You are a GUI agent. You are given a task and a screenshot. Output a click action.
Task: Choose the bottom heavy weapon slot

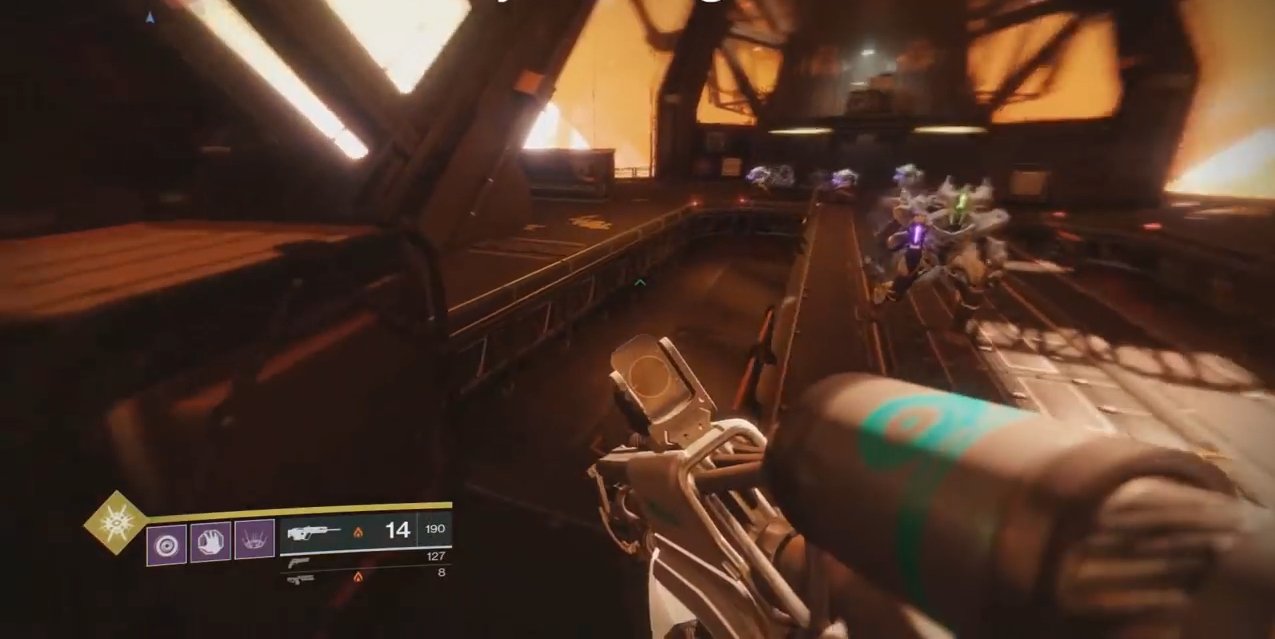click(x=299, y=579)
